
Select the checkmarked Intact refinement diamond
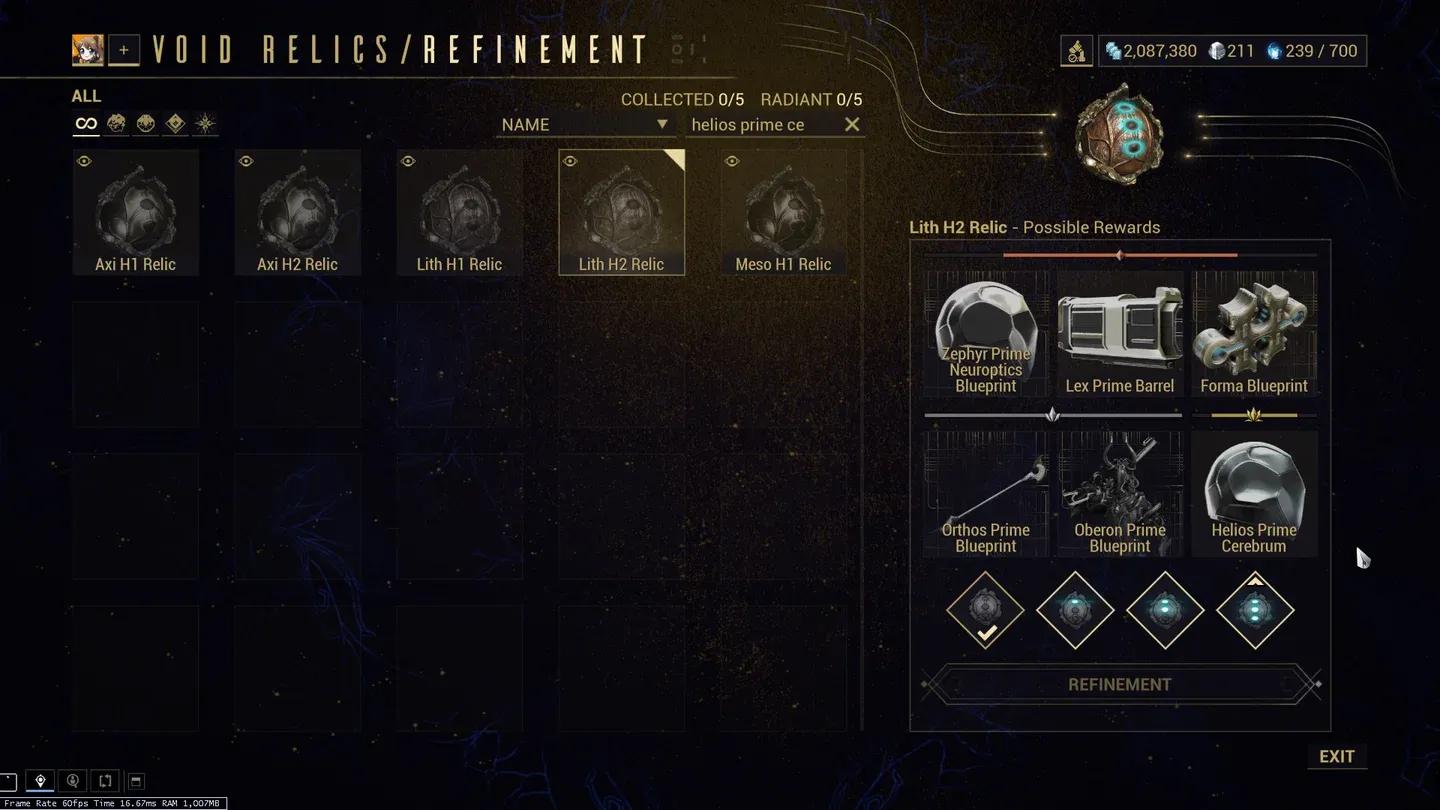pos(985,610)
